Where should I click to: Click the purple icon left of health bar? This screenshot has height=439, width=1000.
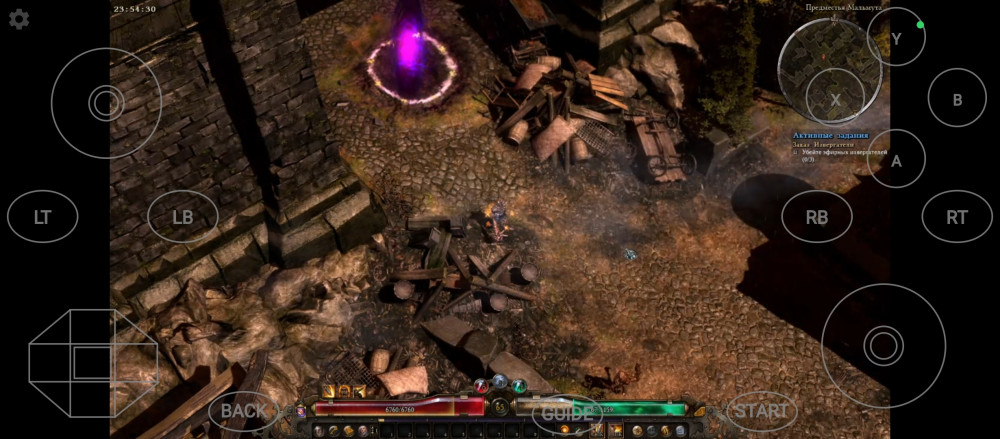[301, 410]
